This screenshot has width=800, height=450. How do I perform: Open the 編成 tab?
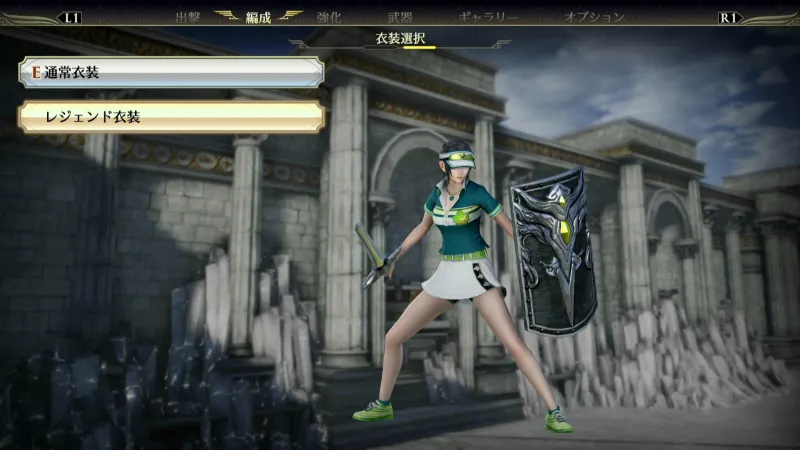coord(259,17)
